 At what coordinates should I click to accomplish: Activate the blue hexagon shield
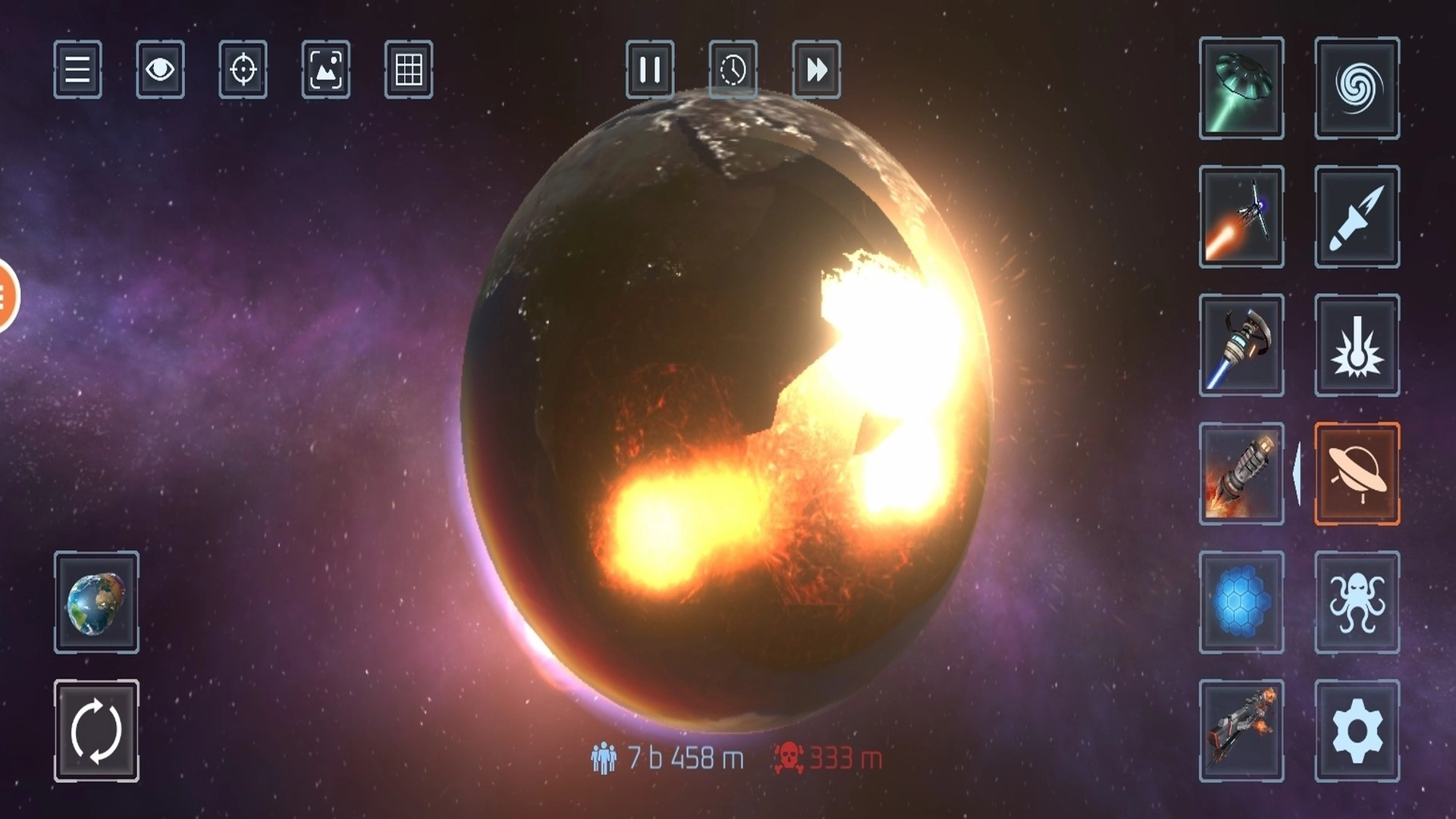1241,602
